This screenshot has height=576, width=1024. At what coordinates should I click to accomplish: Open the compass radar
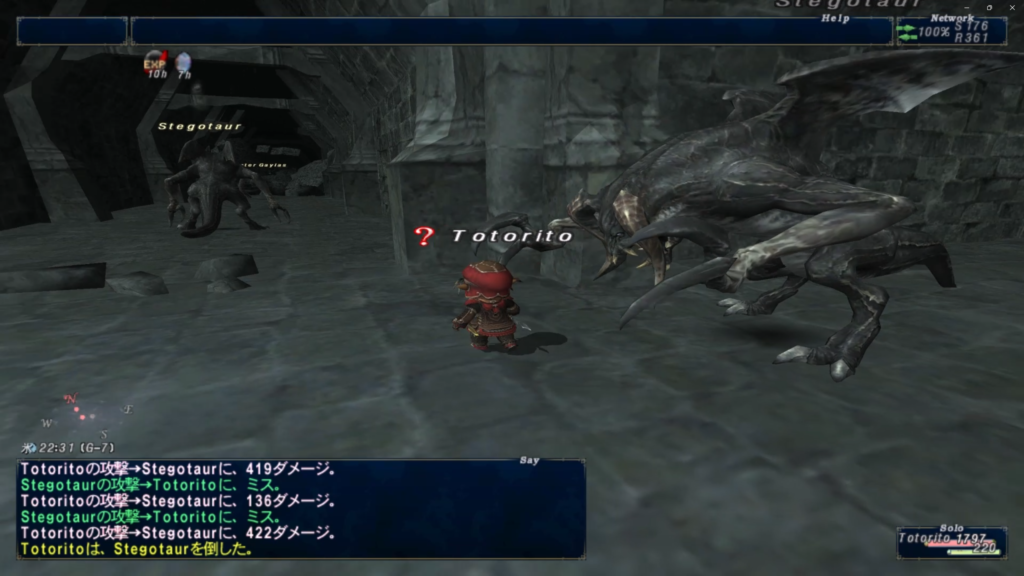[x=87, y=414]
